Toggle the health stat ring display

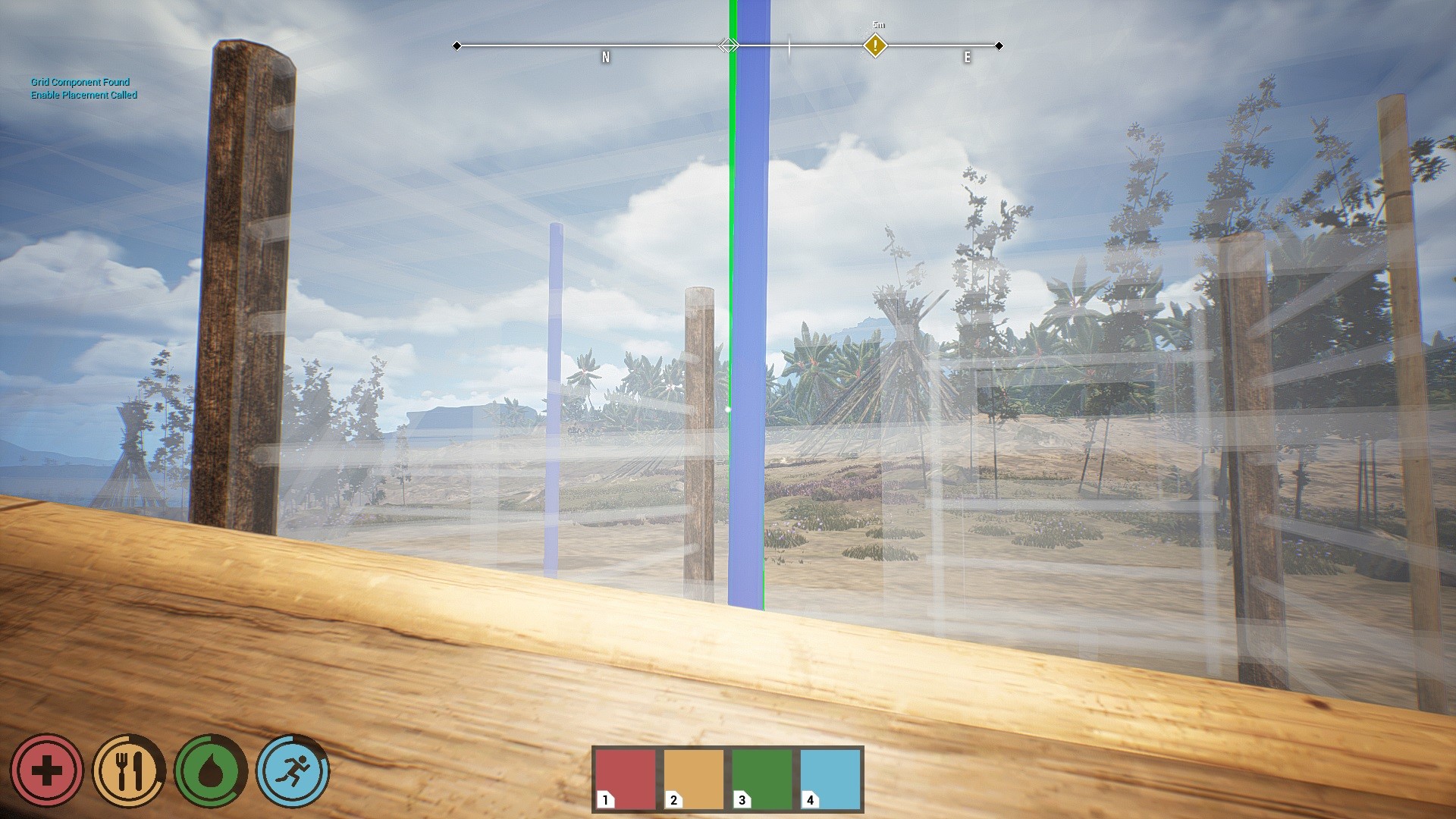click(48, 770)
